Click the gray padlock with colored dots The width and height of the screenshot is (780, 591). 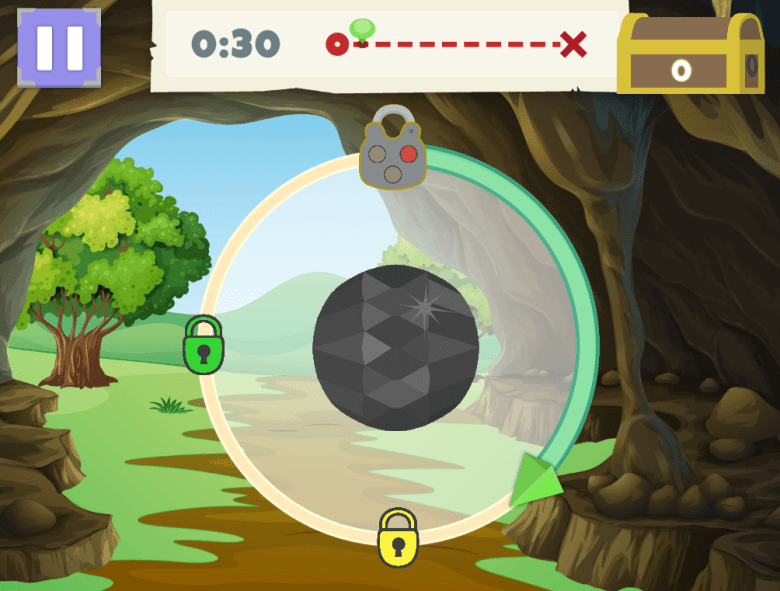(393, 151)
